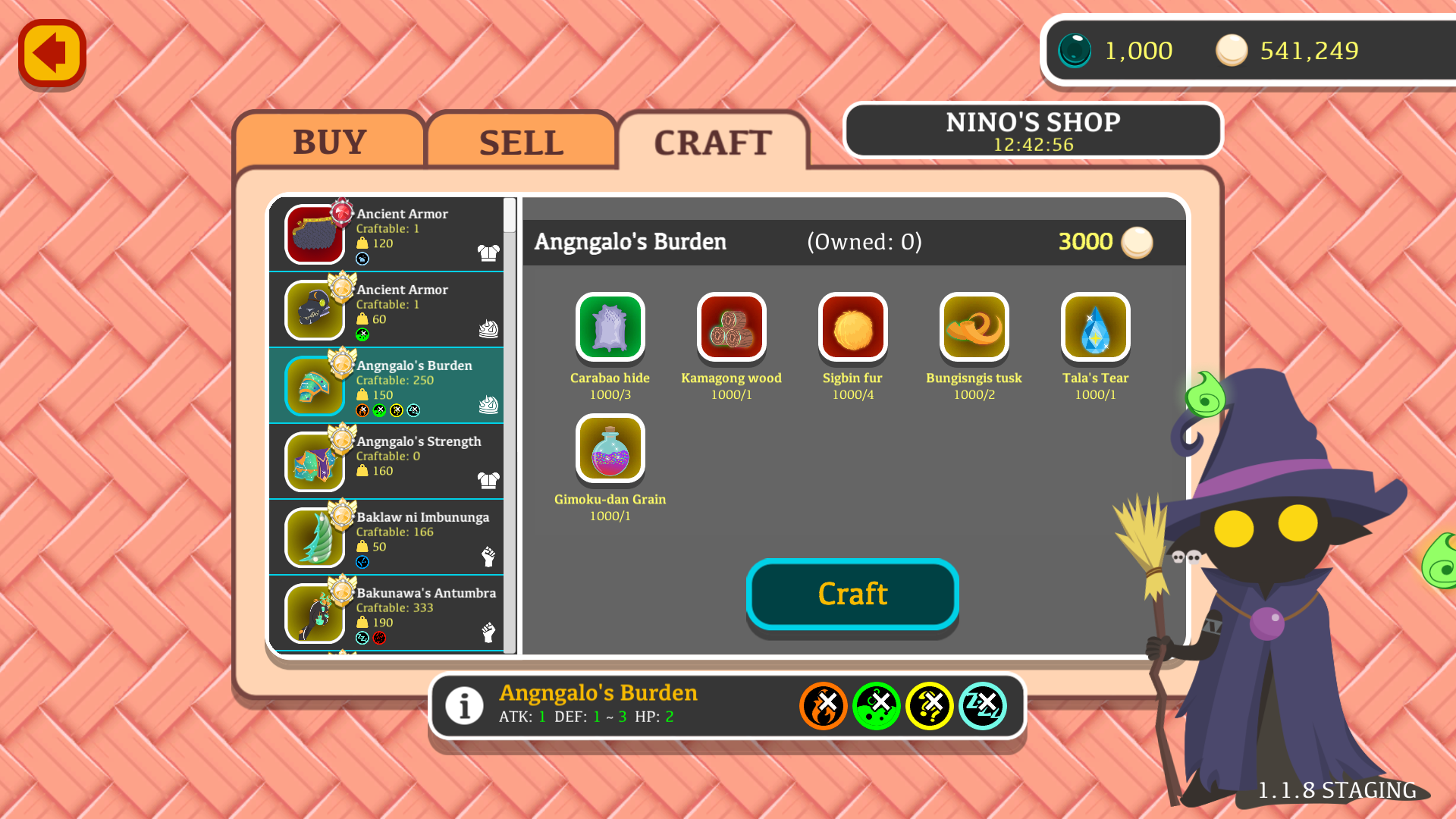Click the cyan sleep resistance icon
This screenshot has height=819, width=1456.
pyautogui.click(x=982, y=706)
